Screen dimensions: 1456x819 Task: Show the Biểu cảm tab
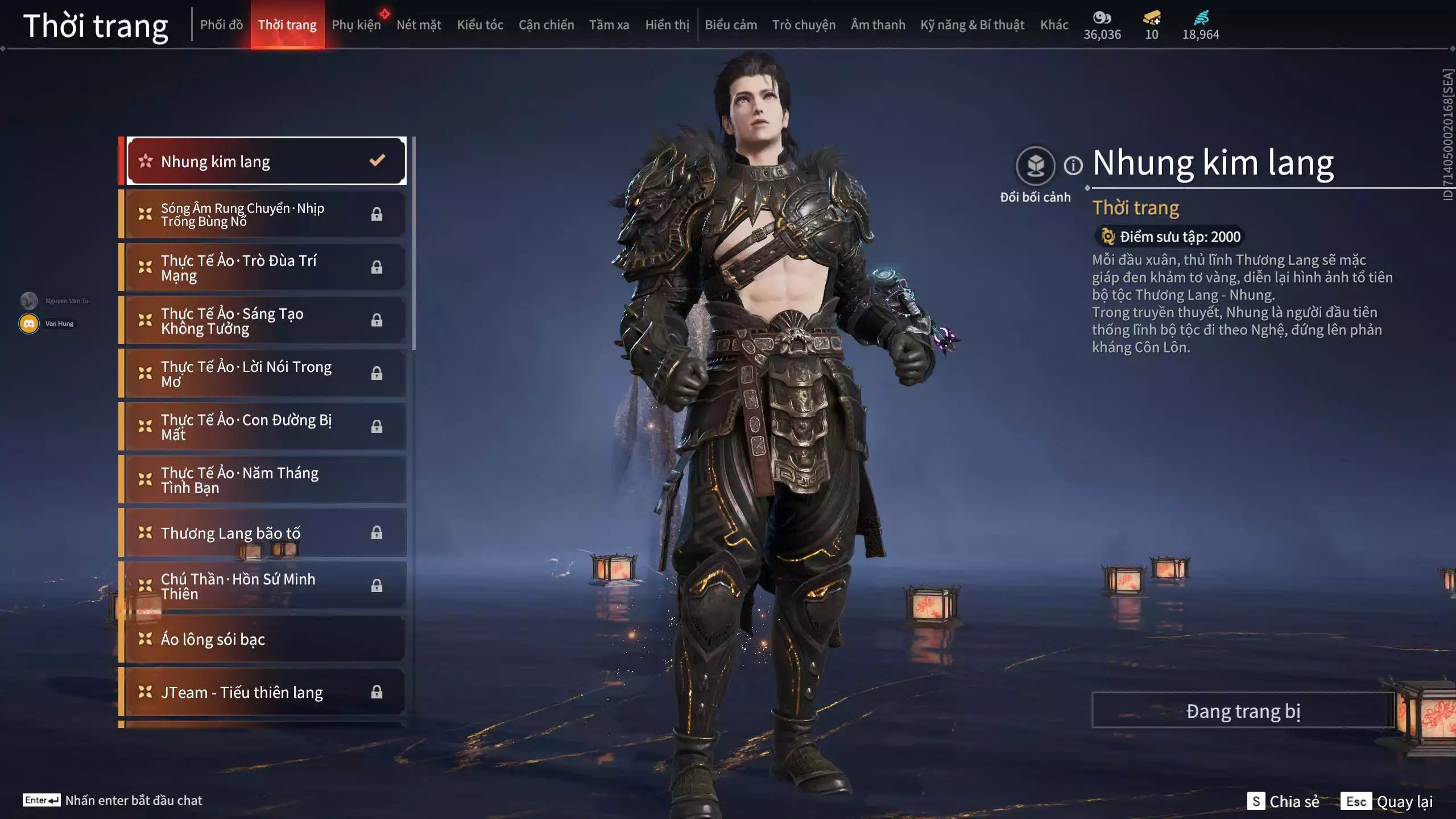tap(731, 24)
